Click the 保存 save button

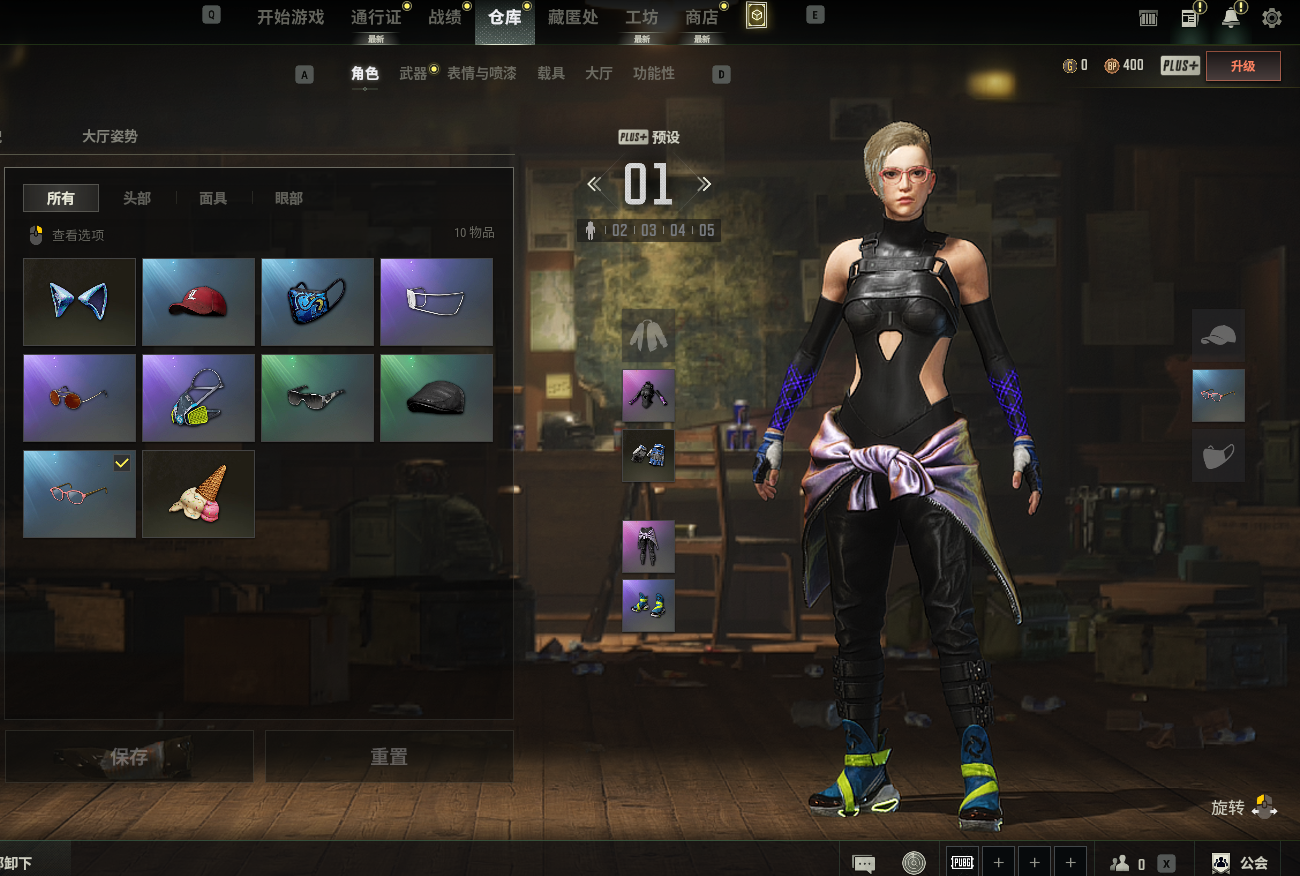(x=129, y=757)
